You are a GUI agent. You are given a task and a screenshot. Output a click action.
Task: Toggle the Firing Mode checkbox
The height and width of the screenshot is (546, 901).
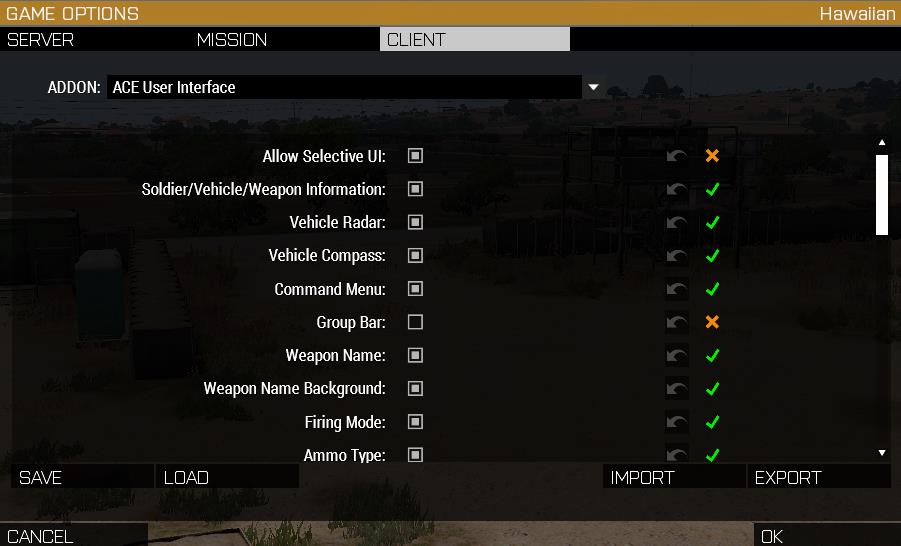pos(415,422)
